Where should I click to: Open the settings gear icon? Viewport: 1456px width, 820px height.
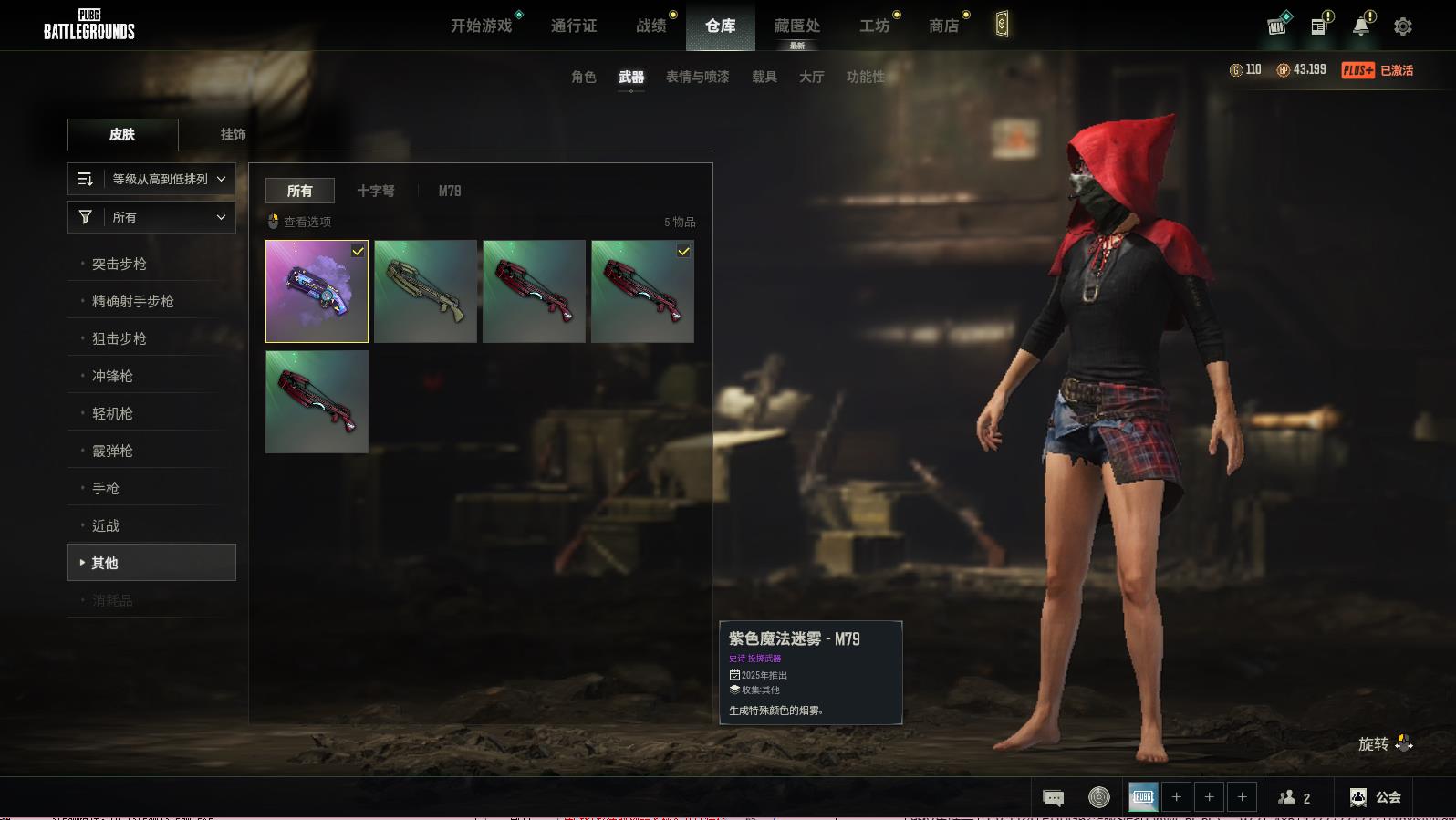tap(1402, 26)
